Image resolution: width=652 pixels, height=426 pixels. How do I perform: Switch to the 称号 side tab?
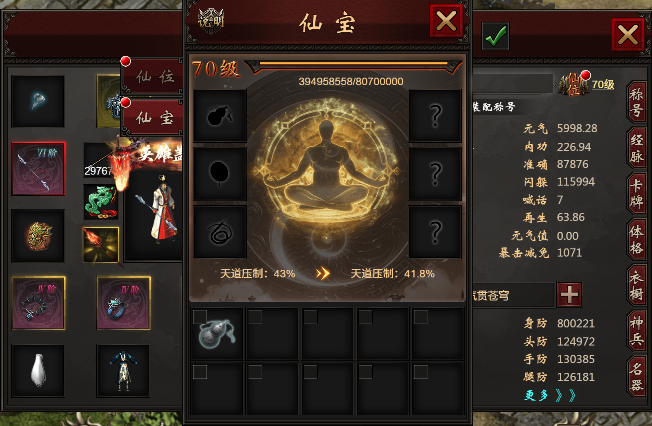pyautogui.click(x=636, y=103)
